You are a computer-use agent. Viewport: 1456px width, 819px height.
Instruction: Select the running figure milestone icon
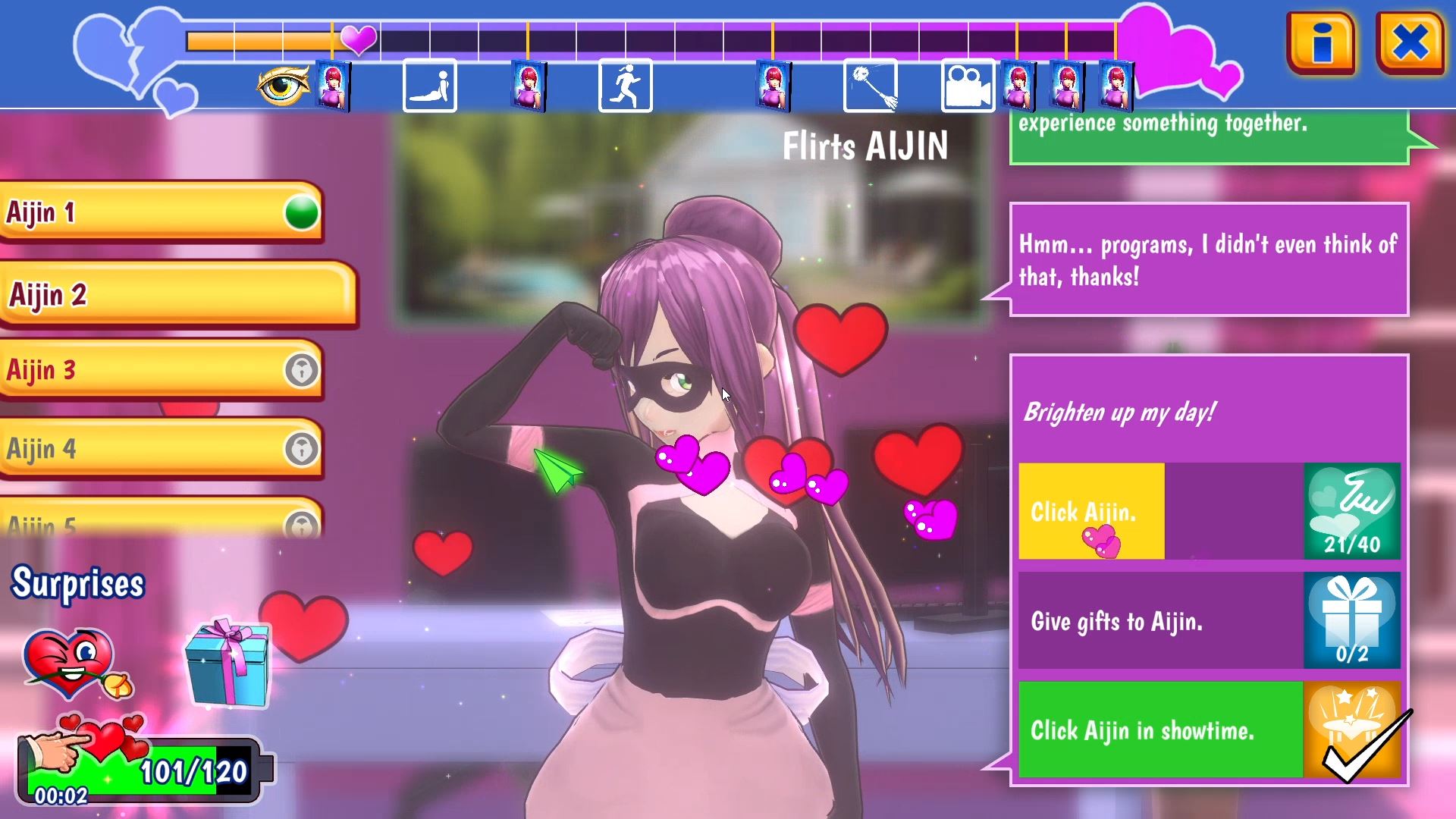point(626,86)
